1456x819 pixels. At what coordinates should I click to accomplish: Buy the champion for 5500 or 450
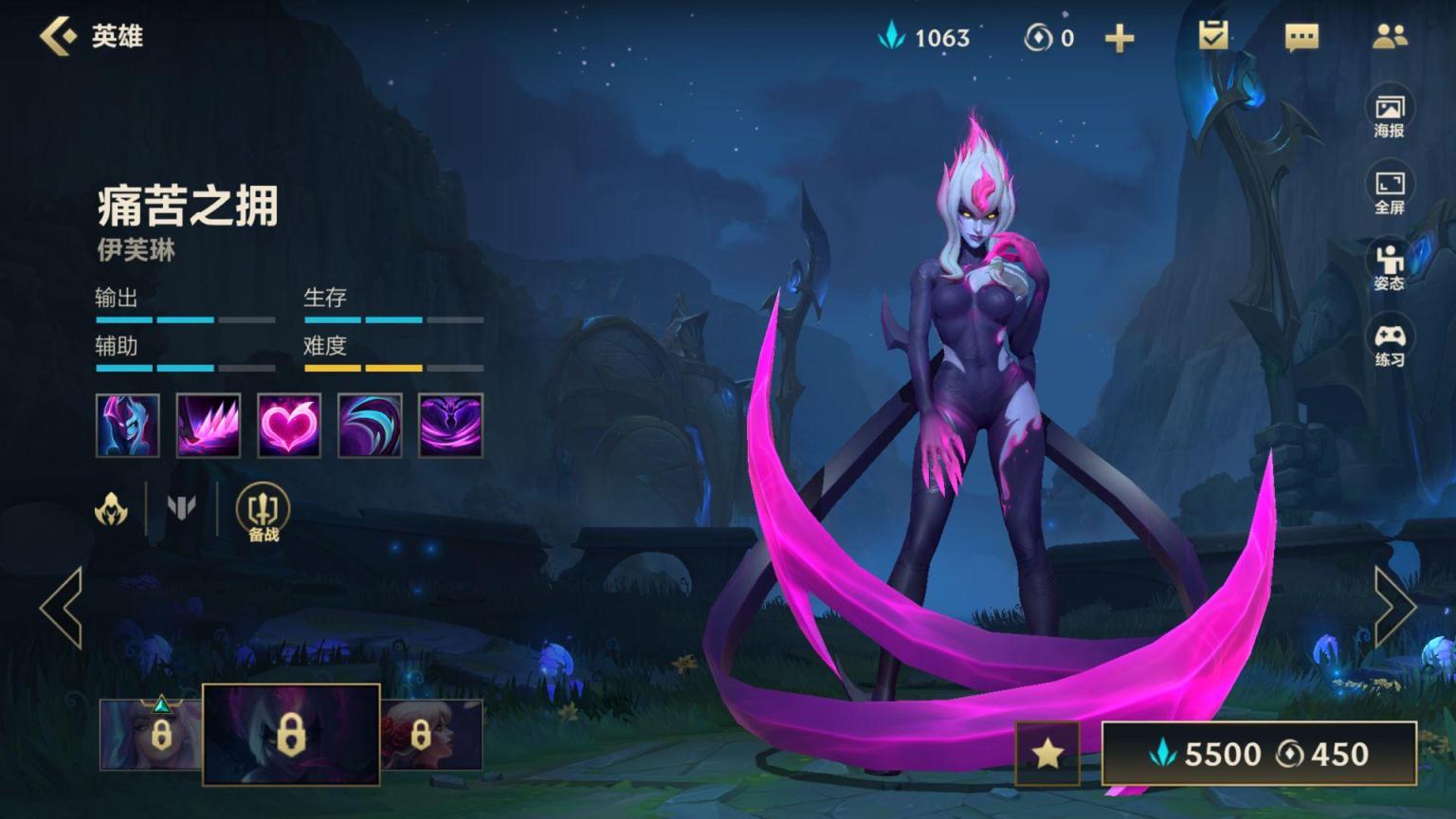[x=1259, y=754]
